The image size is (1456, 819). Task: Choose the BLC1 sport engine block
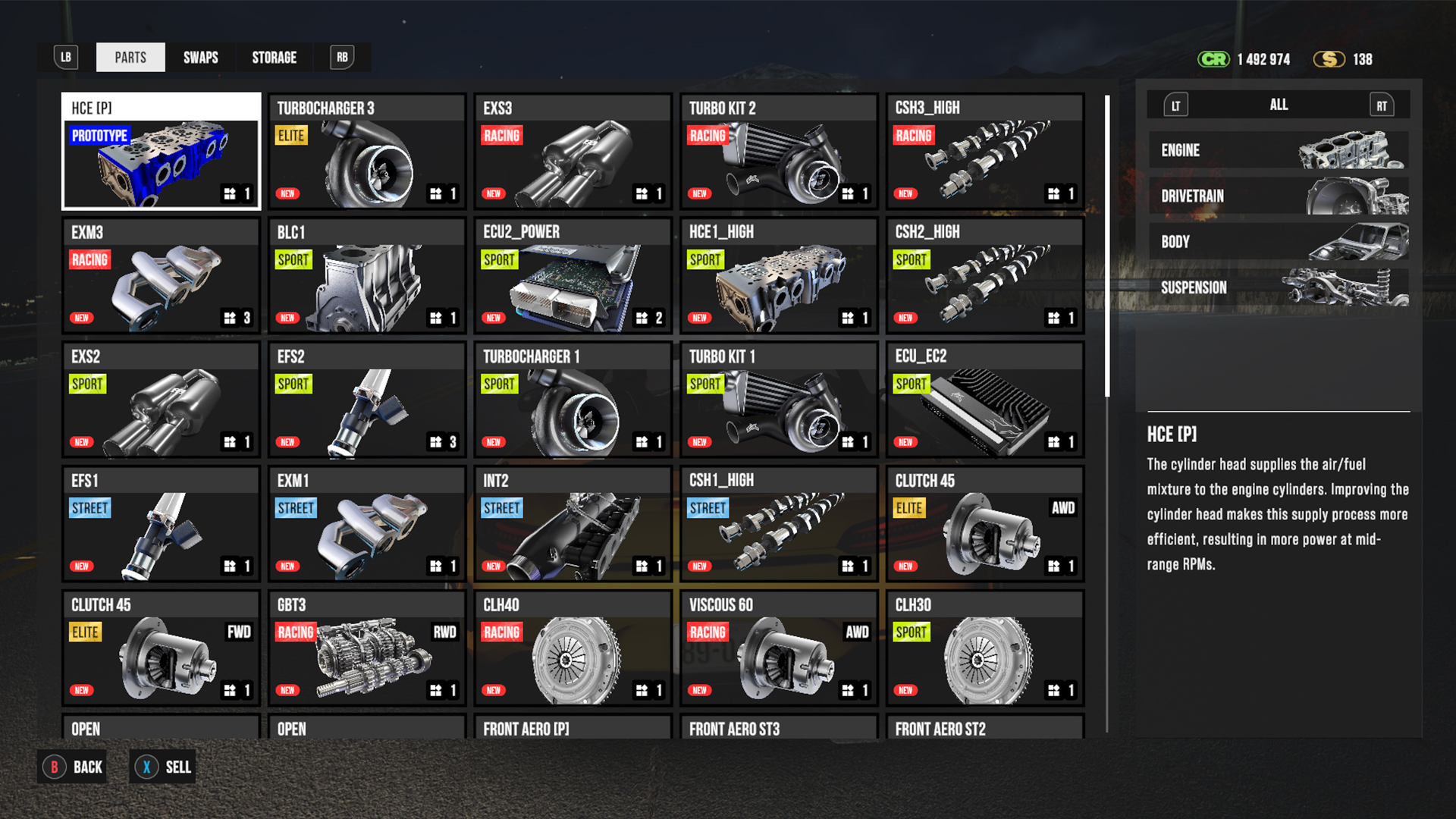pos(367,276)
